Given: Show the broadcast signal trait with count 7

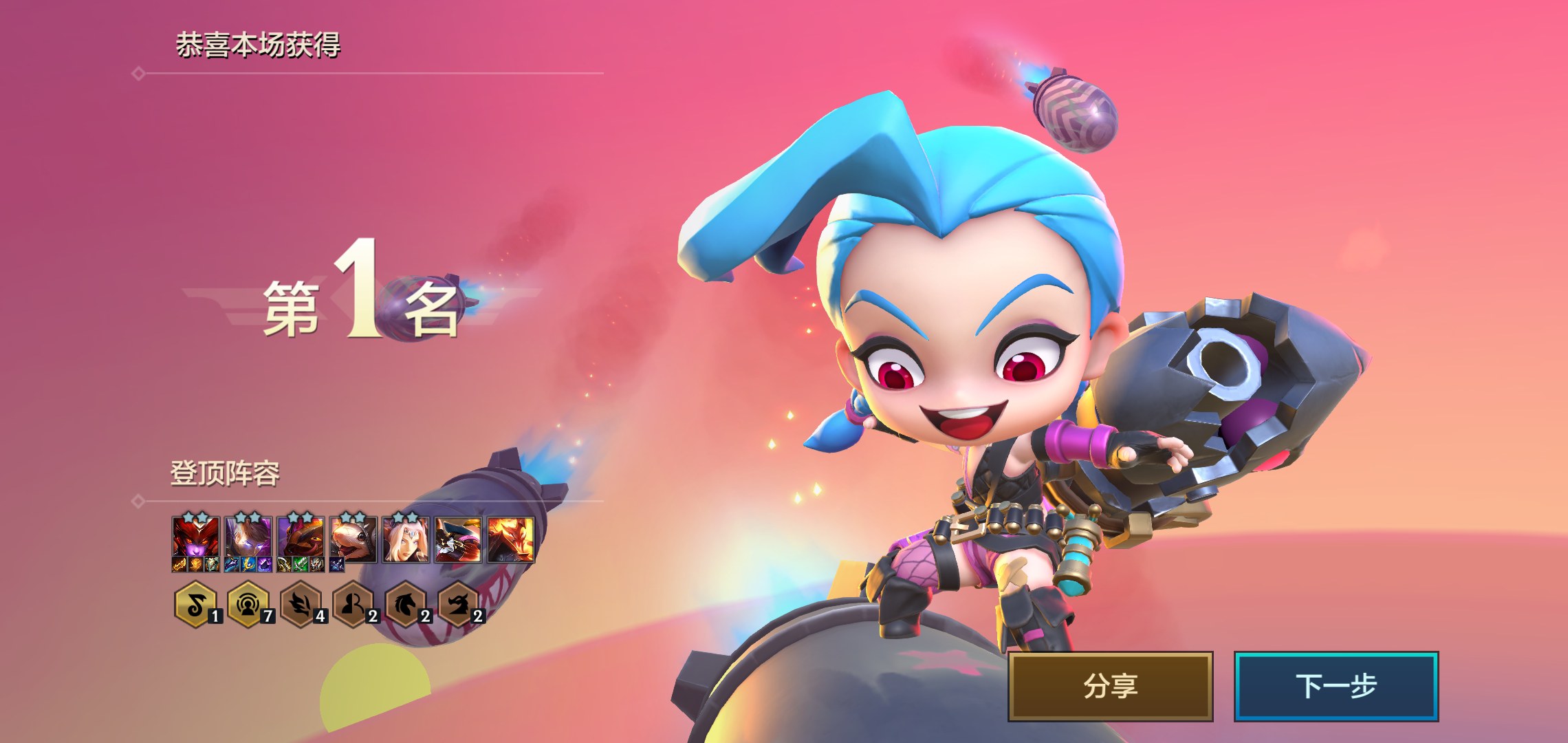Looking at the screenshot, I should (x=248, y=605).
